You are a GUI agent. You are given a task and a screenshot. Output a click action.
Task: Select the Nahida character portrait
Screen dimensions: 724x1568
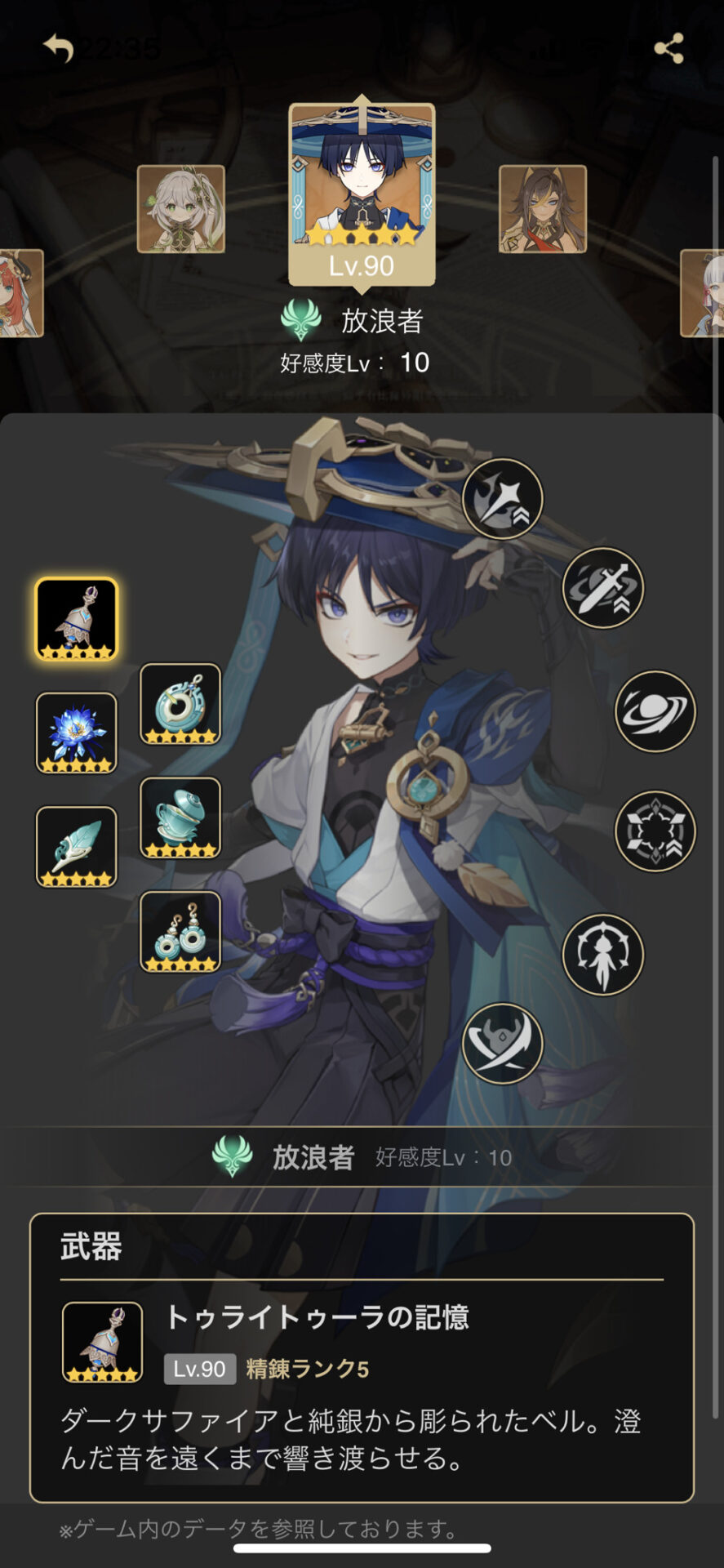tap(181, 209)
